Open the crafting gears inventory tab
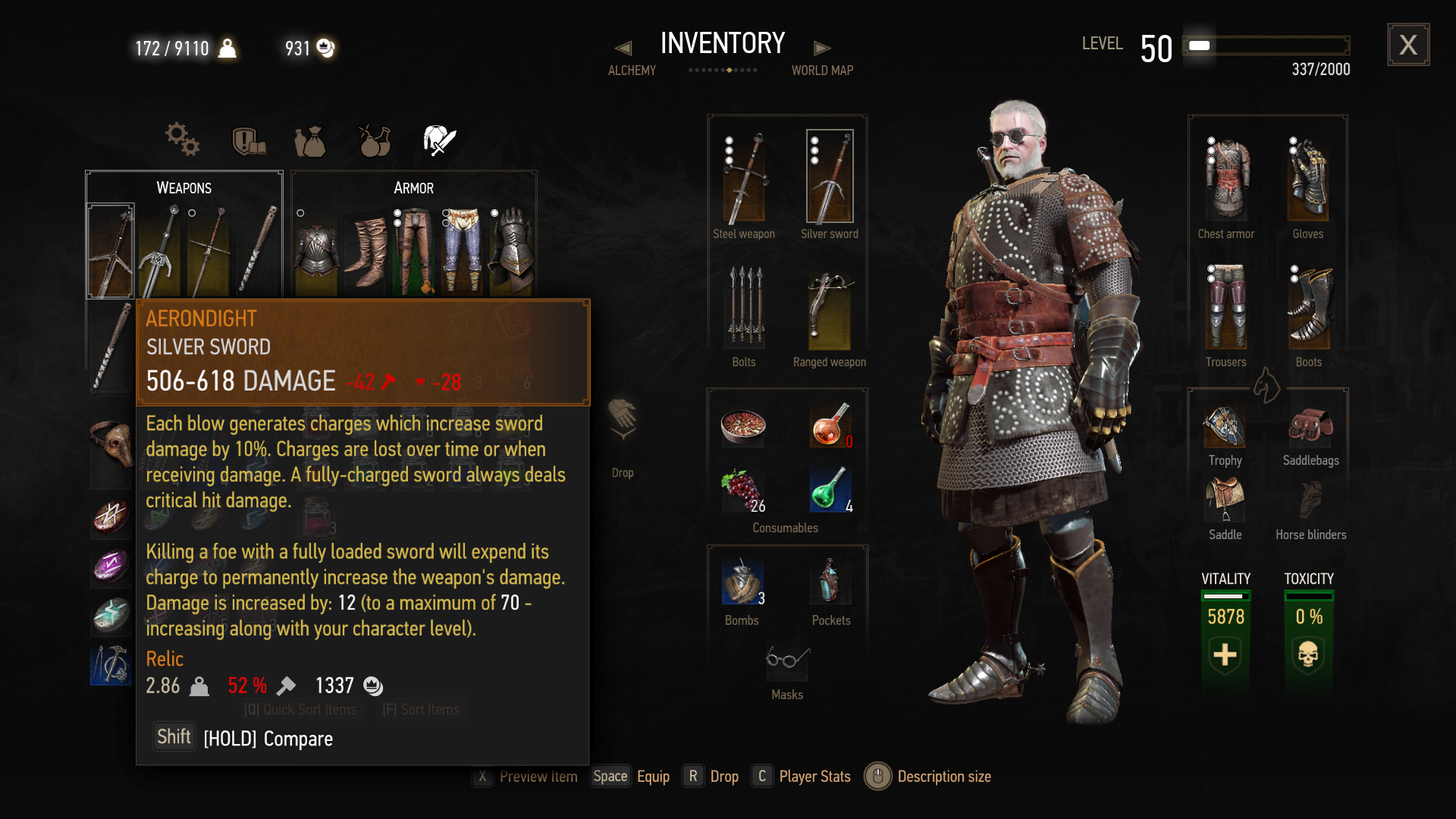The image size is (1456, 819). (182, 140)
